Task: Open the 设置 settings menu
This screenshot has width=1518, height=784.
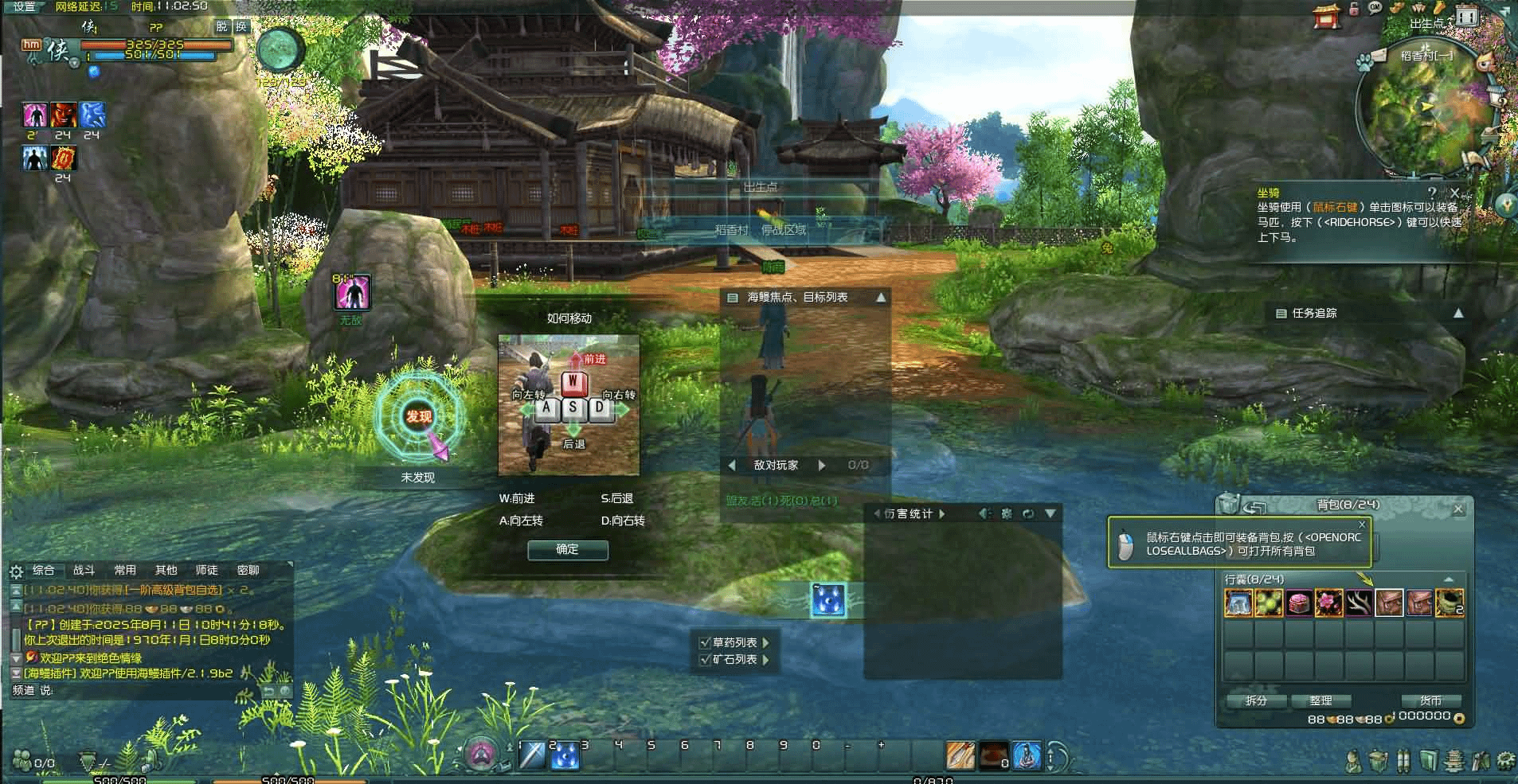Action: [x=24, y=6]
